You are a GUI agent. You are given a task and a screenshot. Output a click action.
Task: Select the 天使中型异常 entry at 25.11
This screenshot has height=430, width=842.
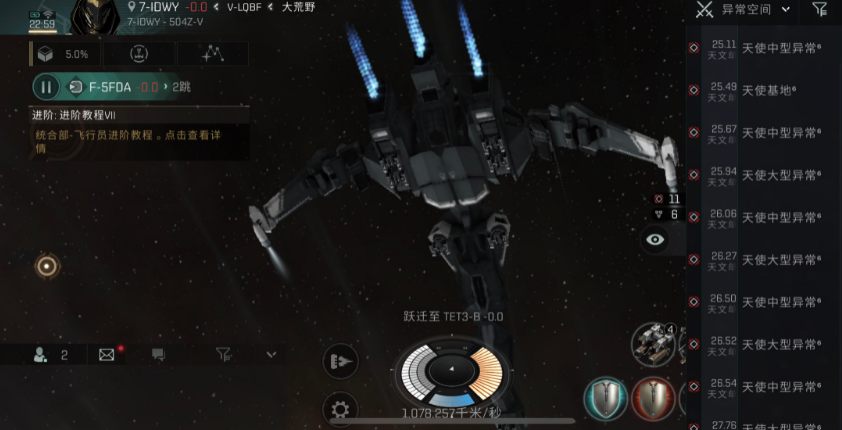(x=767, y=48)
